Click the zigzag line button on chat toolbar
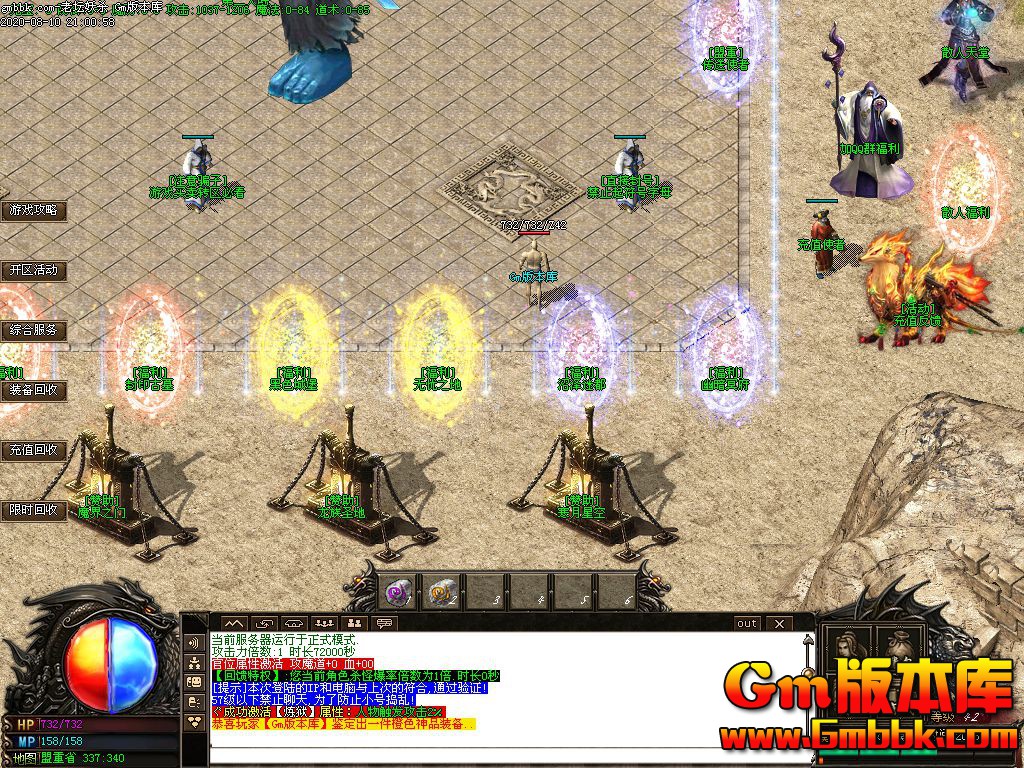Viewport: 1024px width, 768px height. (233, 623)
